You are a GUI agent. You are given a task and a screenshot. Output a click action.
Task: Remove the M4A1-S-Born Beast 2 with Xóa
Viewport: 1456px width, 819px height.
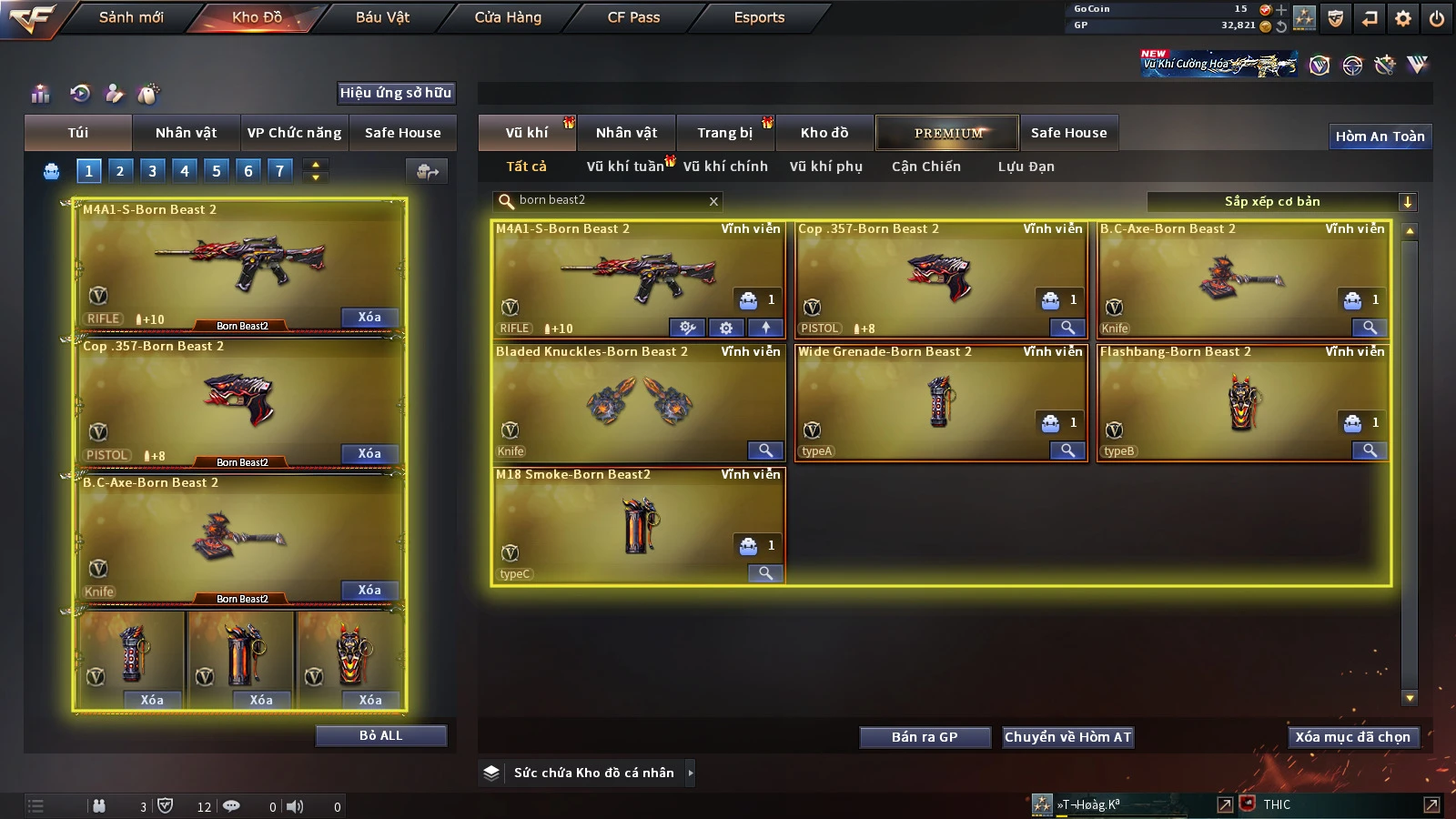point(369,317)
